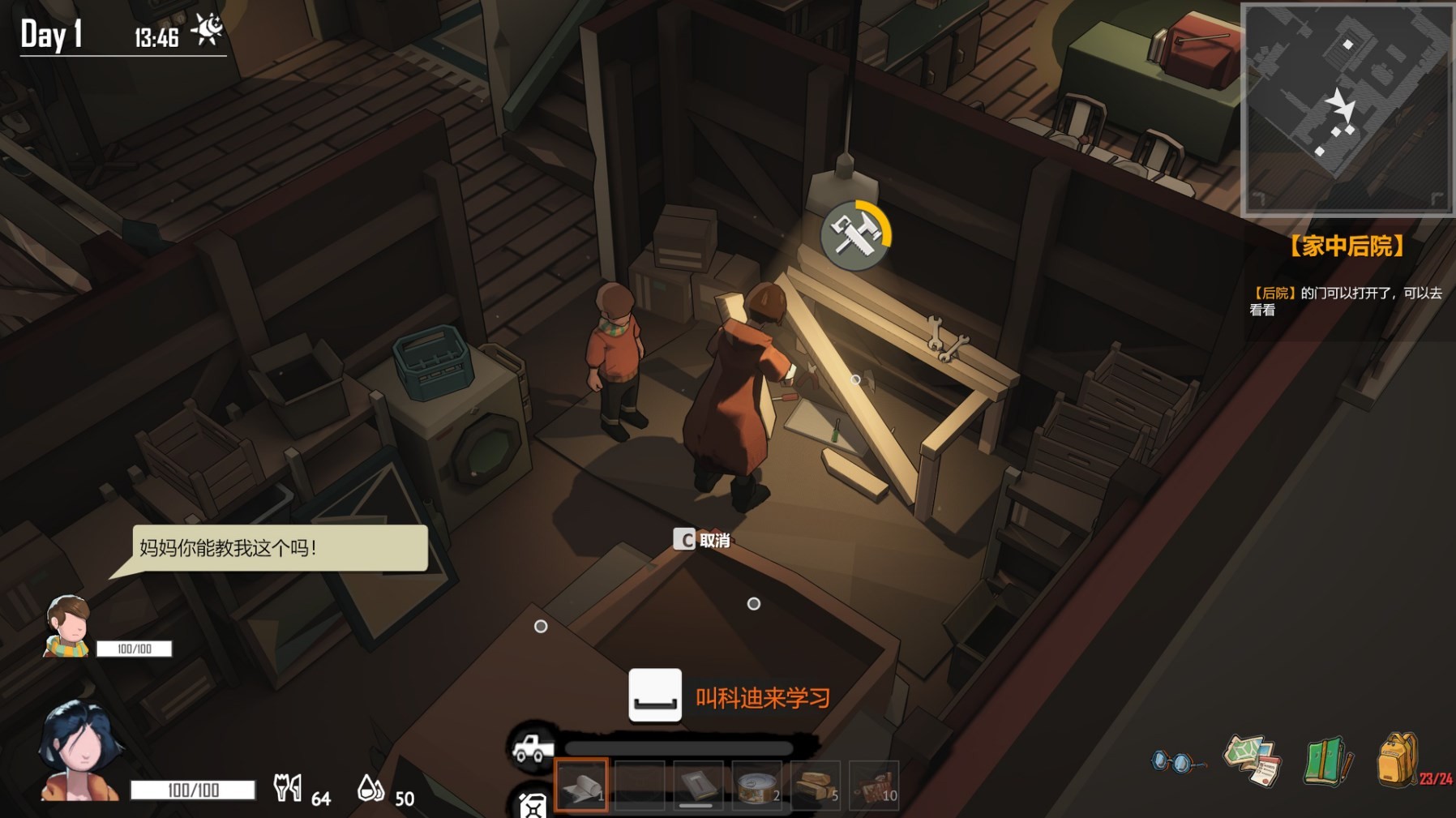Open the minimap
1456x818 pixels.
click(x=1347, y=109)
